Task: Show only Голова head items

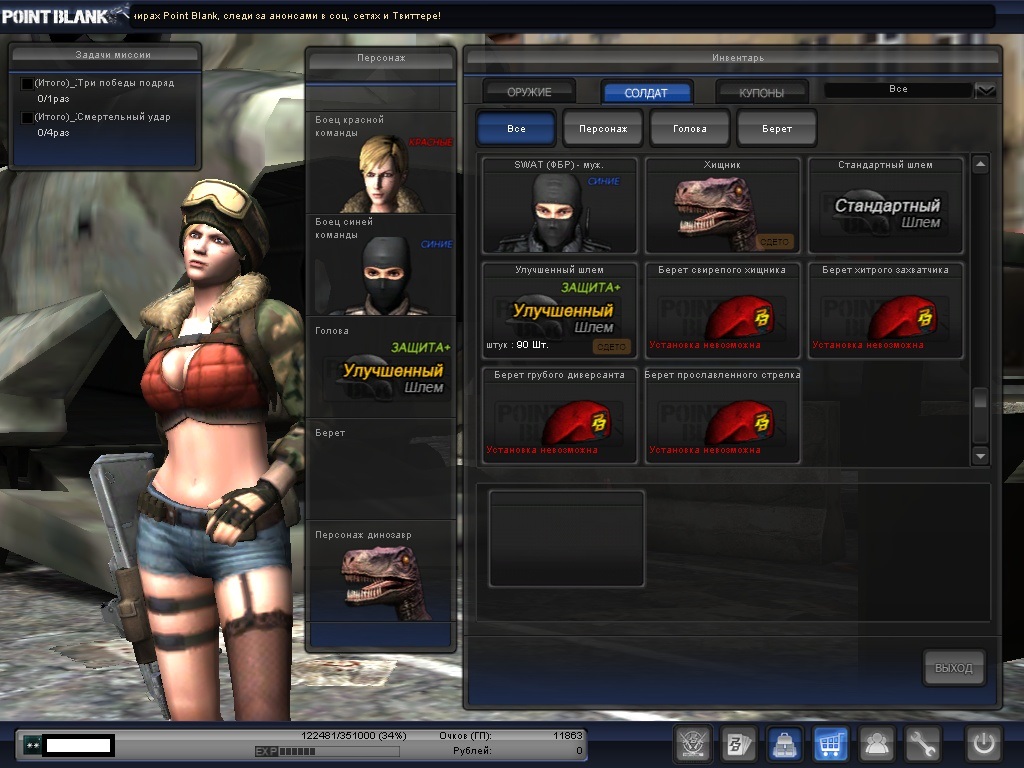Action: 690,129
